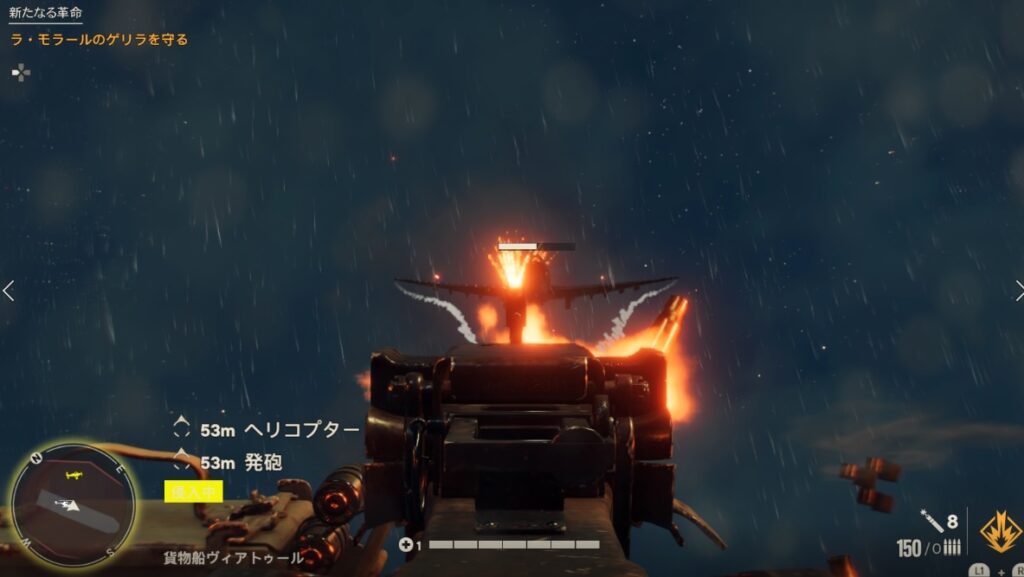Go to the next image with right arrow
Viewport: 1024px width, 577px height.
1016,290
